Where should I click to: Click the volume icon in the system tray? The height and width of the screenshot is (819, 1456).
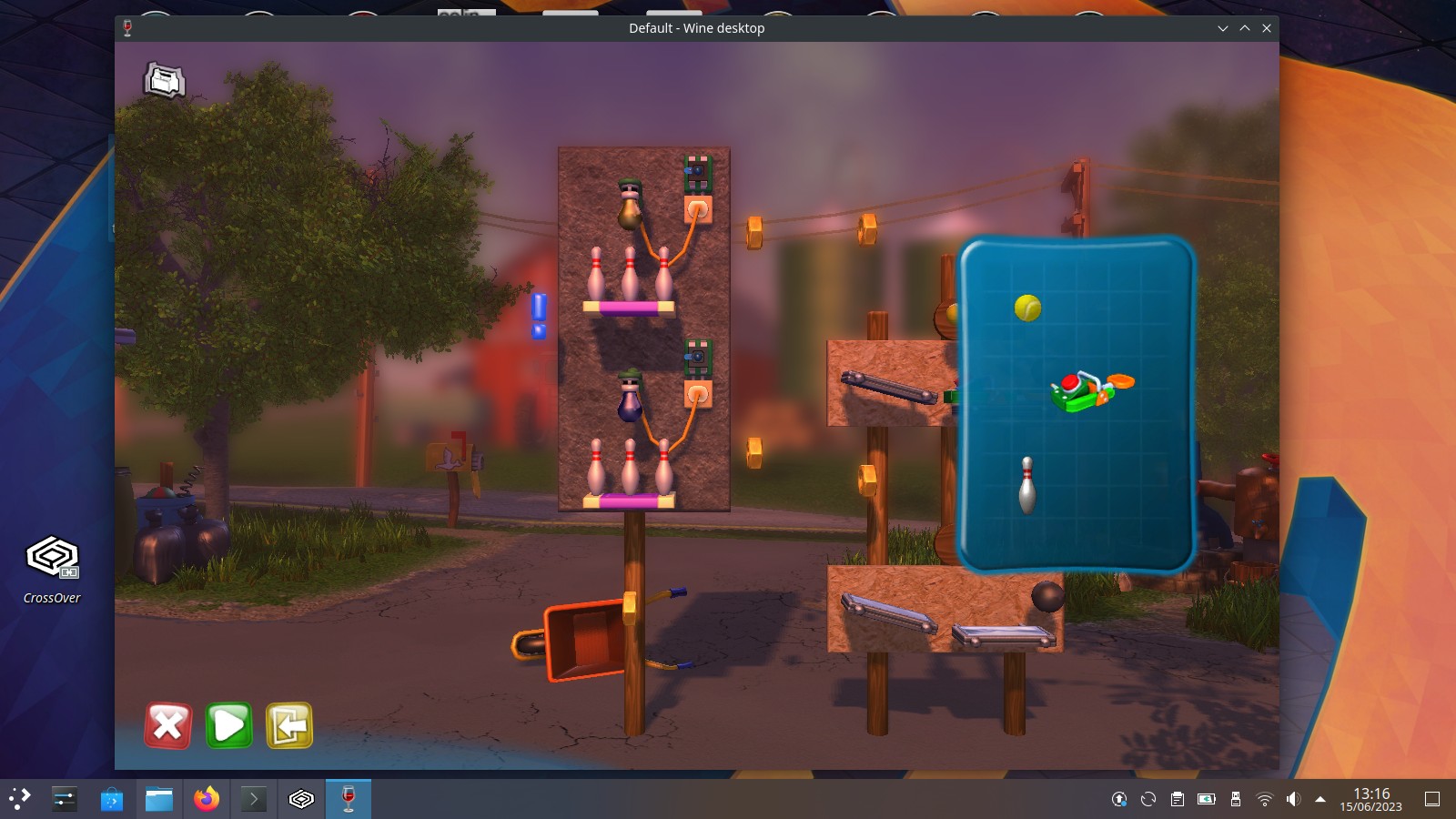click(x=1295, y=799)
